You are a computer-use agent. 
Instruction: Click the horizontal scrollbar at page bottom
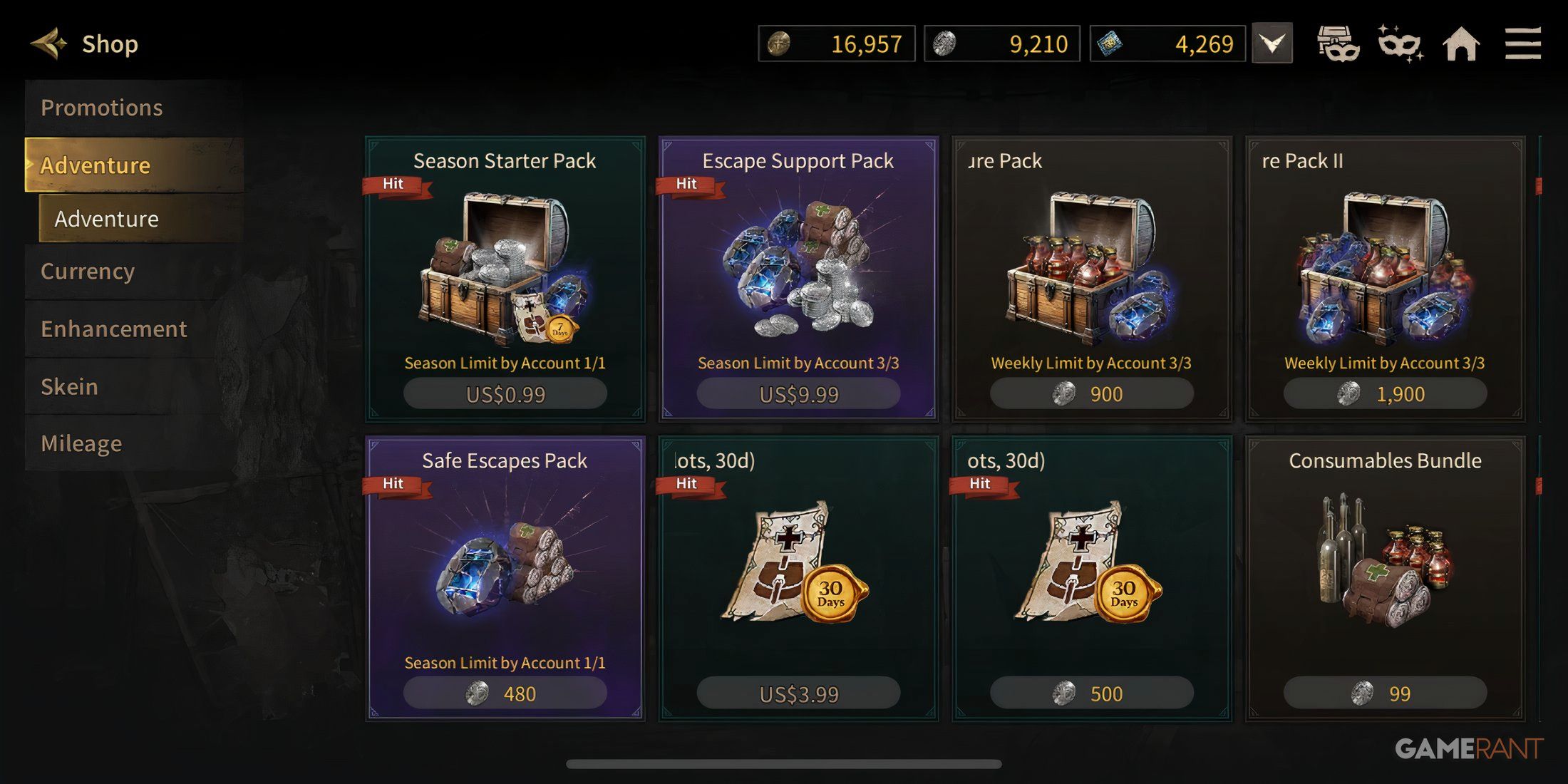coord(784,764)
